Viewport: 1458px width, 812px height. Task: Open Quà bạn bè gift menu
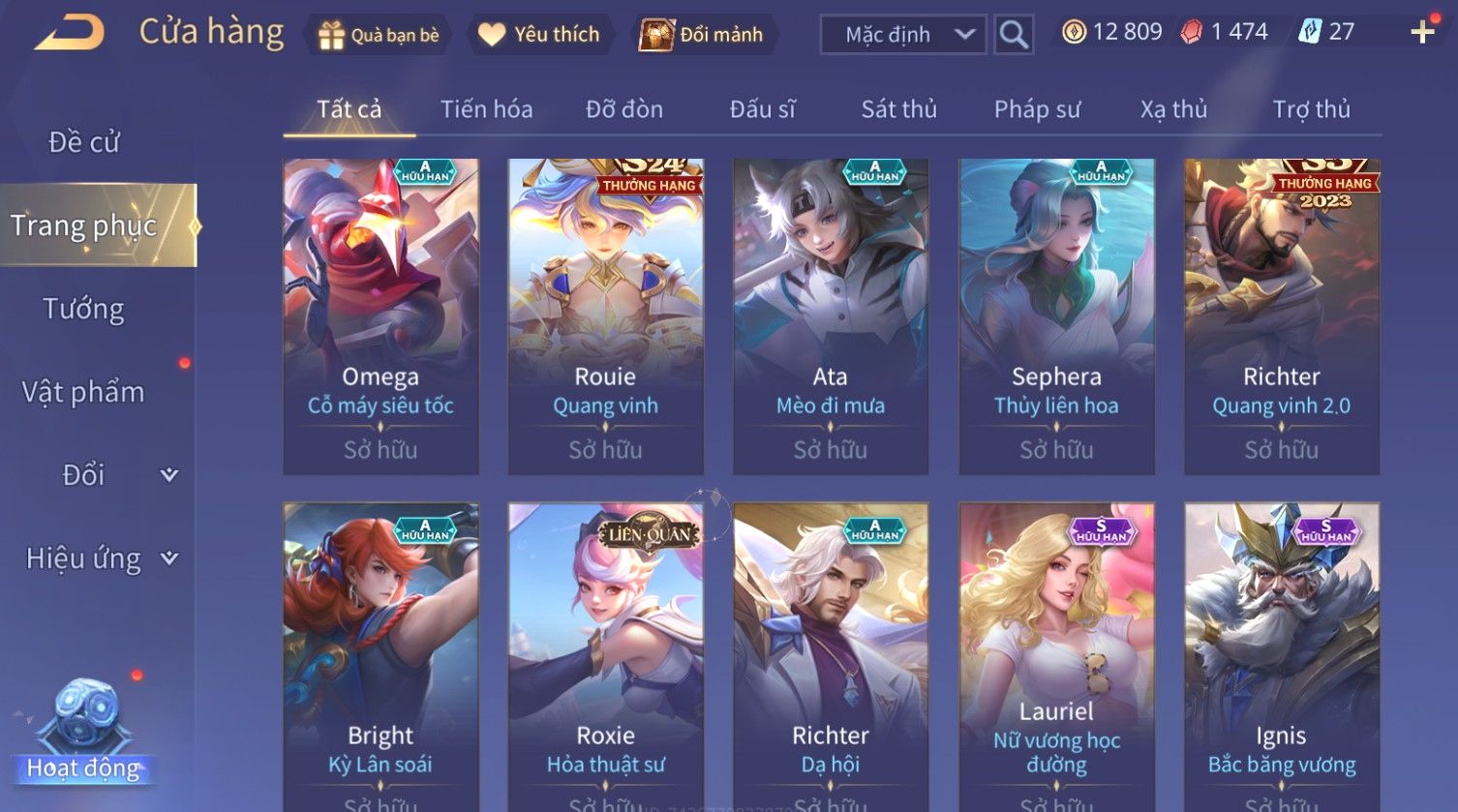379,35
